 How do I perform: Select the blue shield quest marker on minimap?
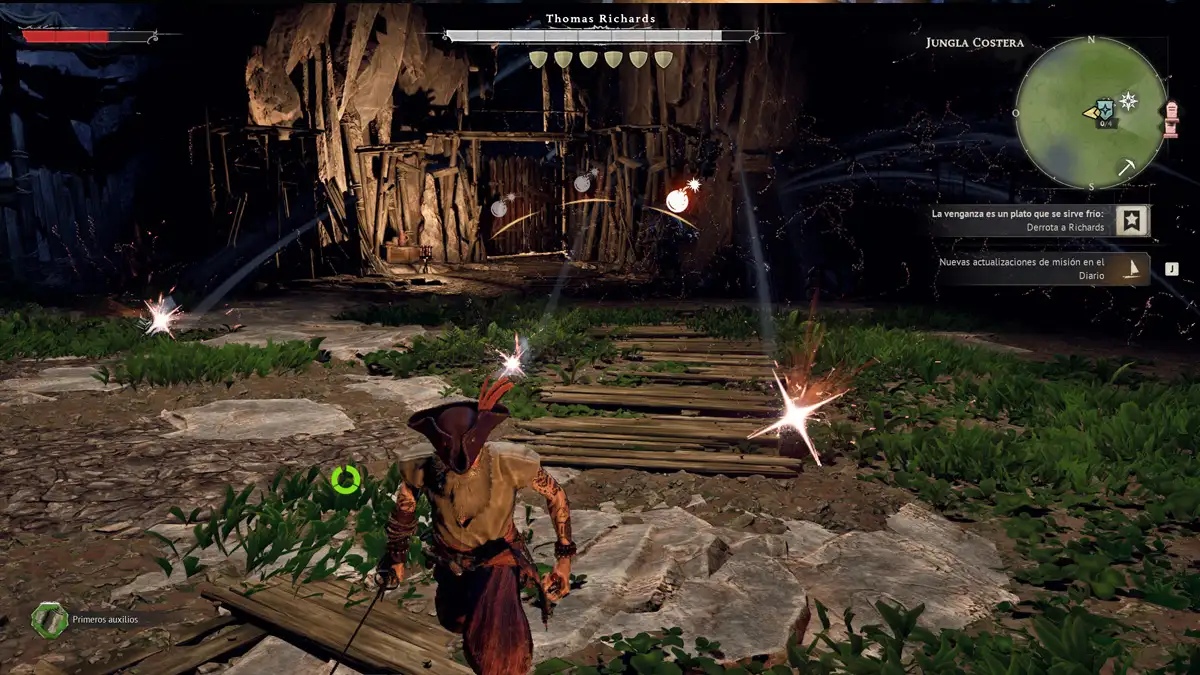[x=1105, y=109]
